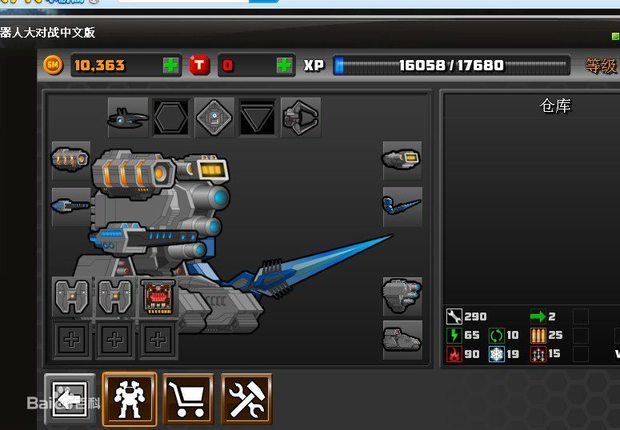Select the yellow-tipped cannon slot on right

(x=402, y=160)
